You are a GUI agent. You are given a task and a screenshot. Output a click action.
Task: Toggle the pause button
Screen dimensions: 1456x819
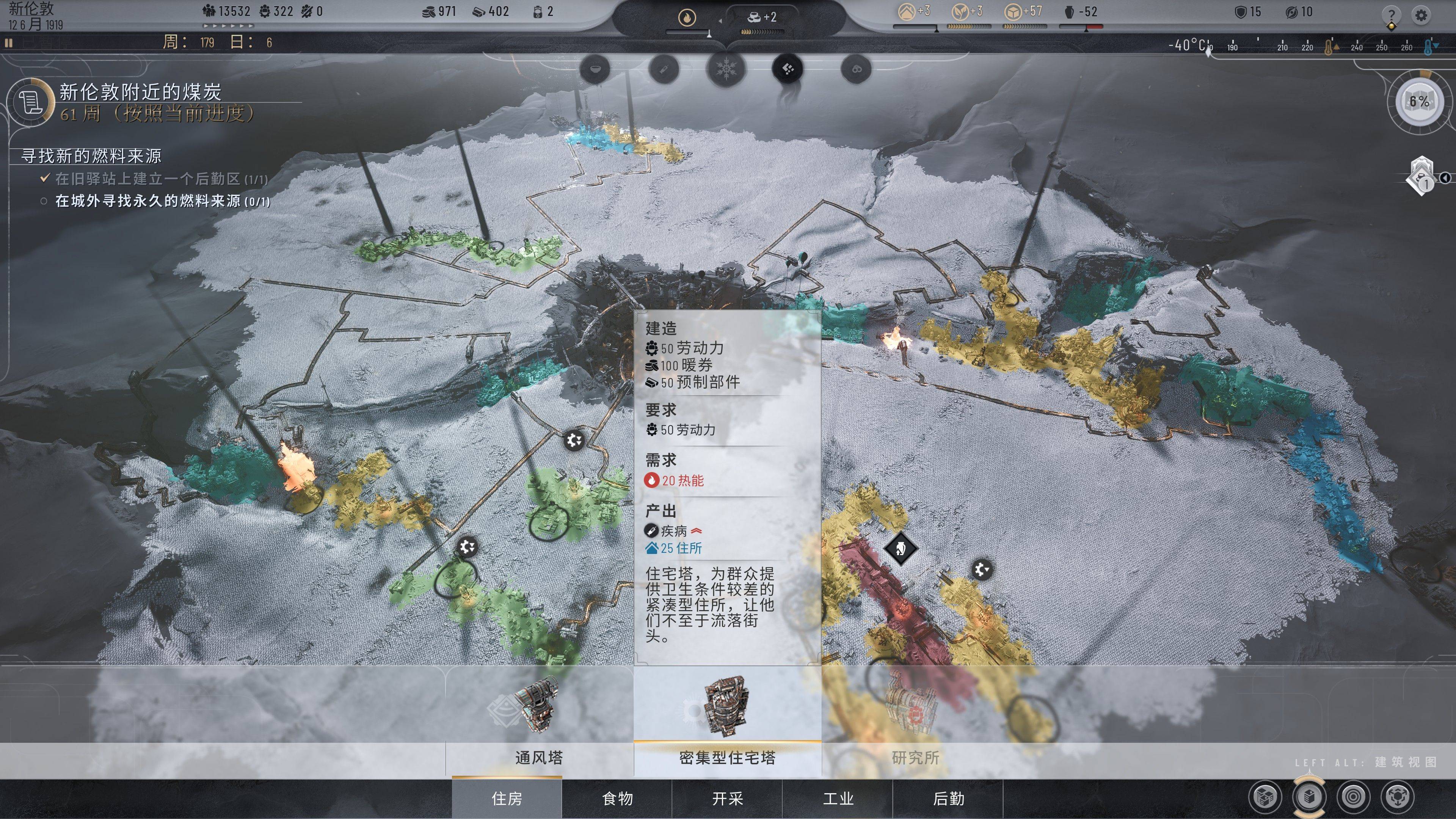pos(8,42)
